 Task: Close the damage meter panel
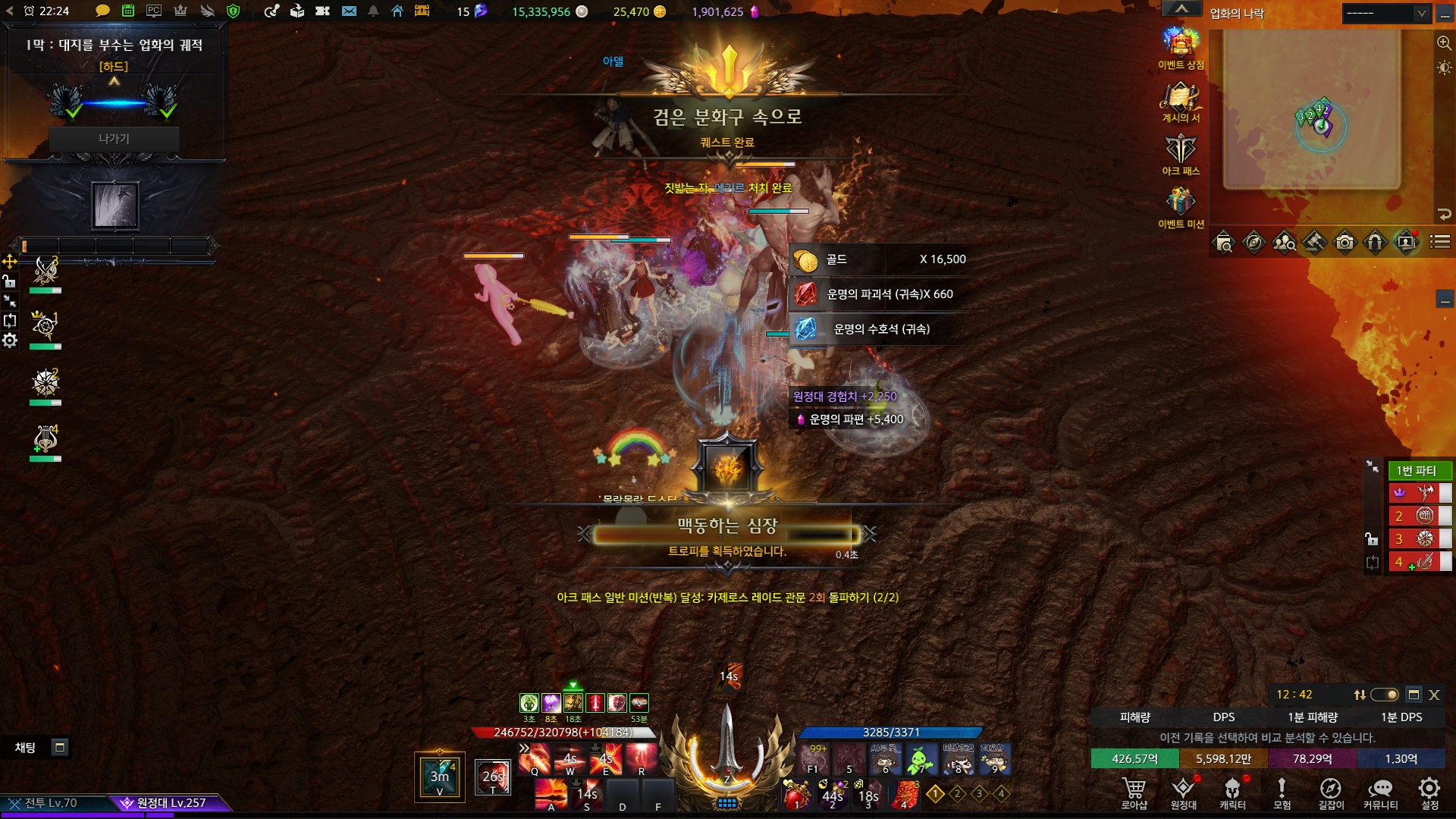point(1434,695)
